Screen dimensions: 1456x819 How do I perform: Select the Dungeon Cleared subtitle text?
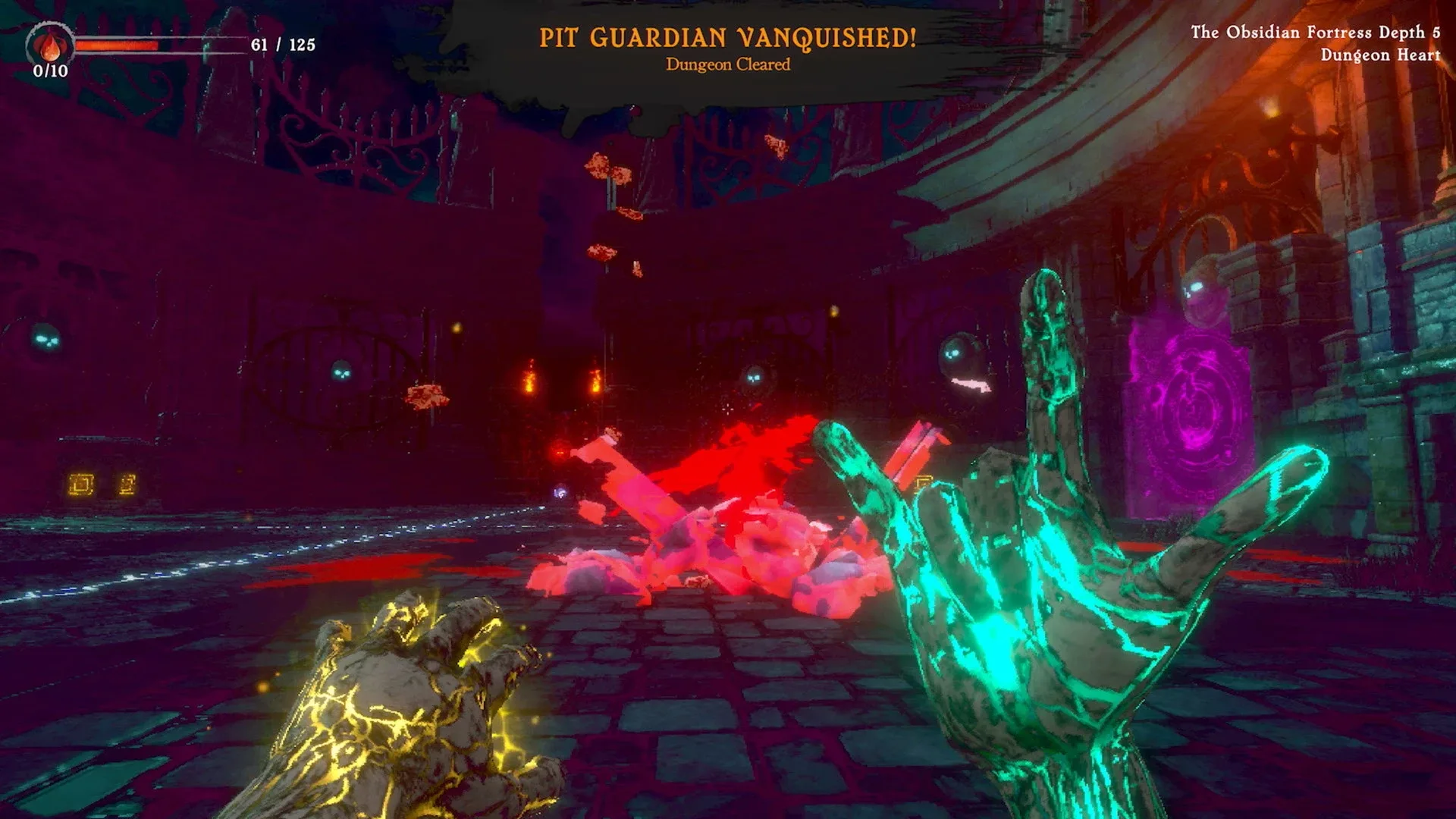(726, 66)
